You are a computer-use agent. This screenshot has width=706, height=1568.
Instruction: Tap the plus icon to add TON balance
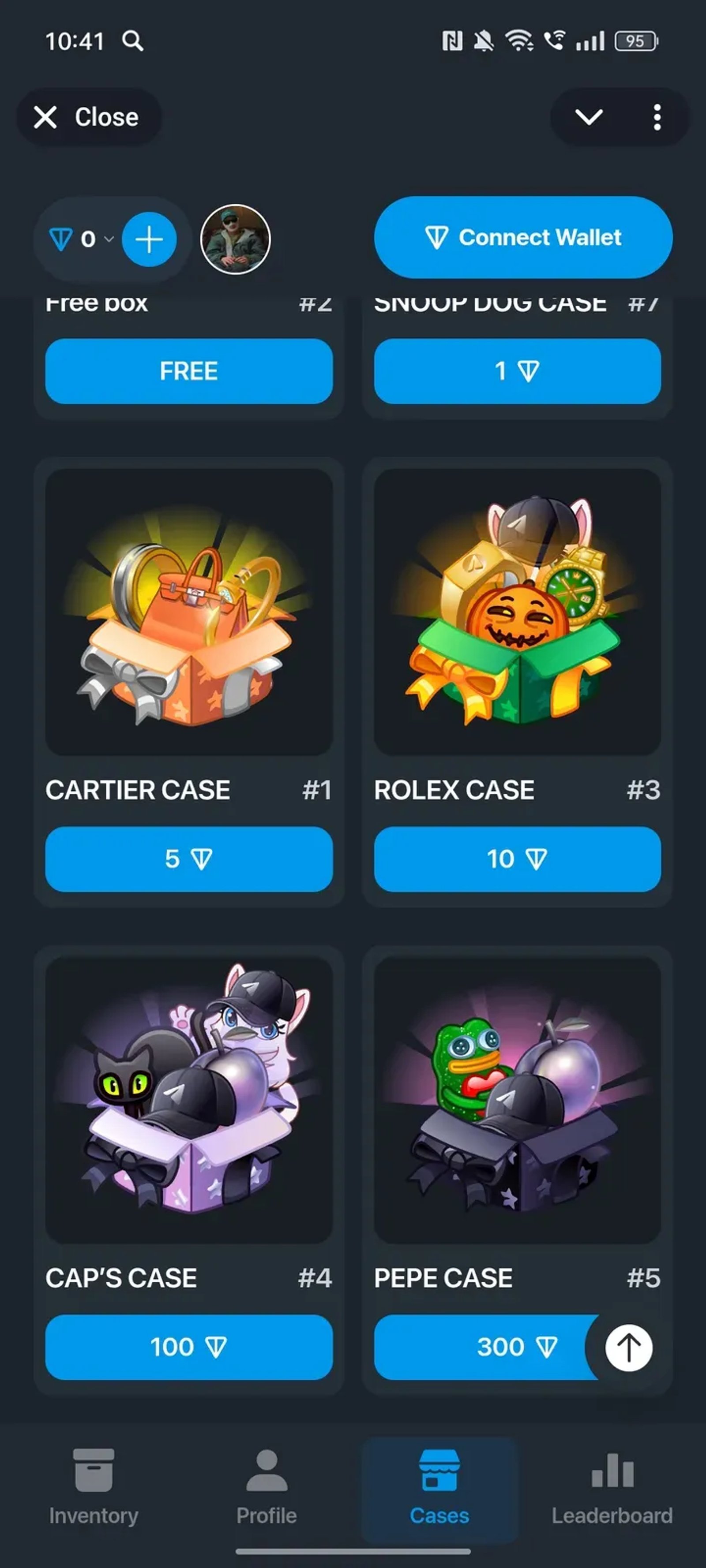[148, 239]
